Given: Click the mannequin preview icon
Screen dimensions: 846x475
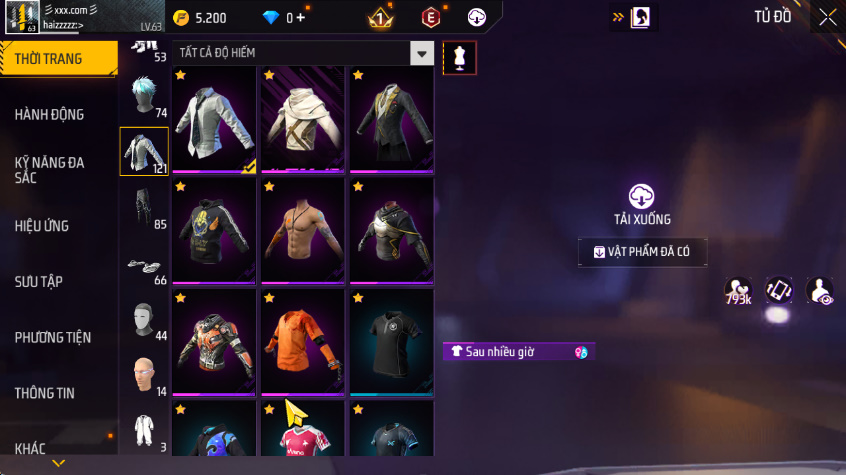Looking at the screenshot, I should coord(460,58).
